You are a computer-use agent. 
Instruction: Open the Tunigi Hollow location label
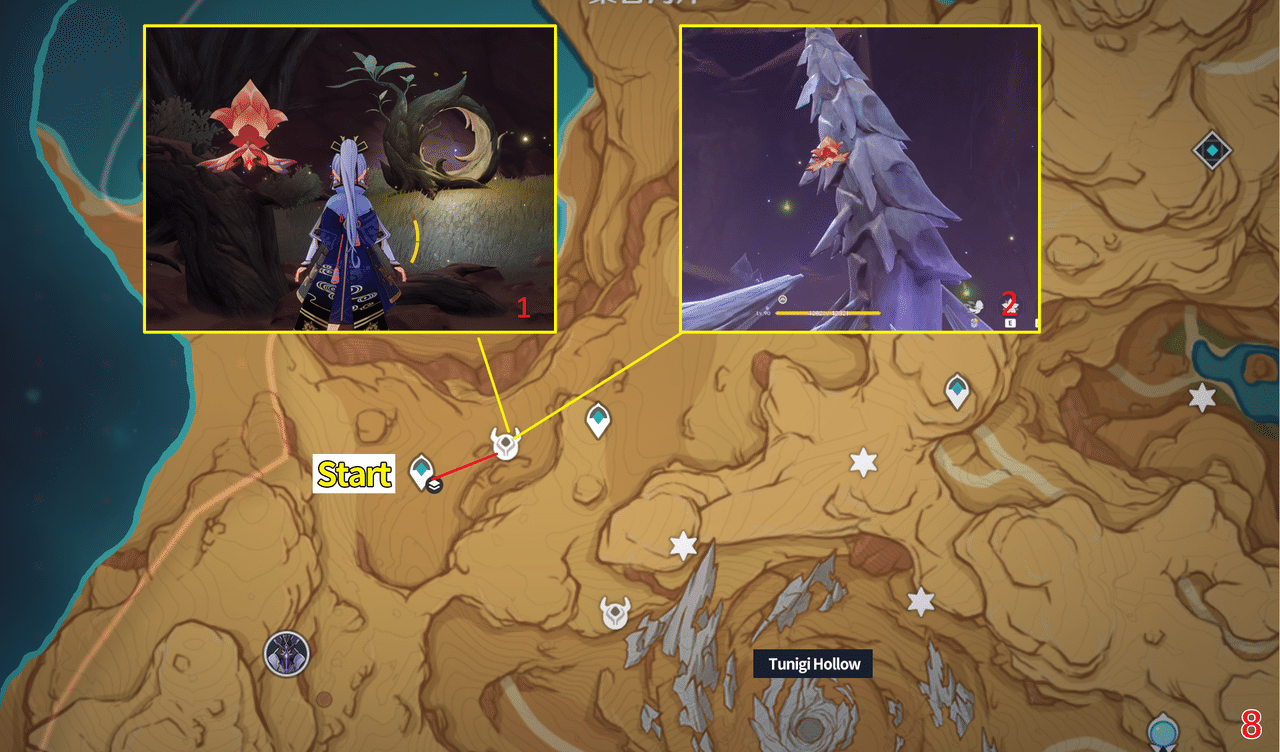(x=813, y=663)
